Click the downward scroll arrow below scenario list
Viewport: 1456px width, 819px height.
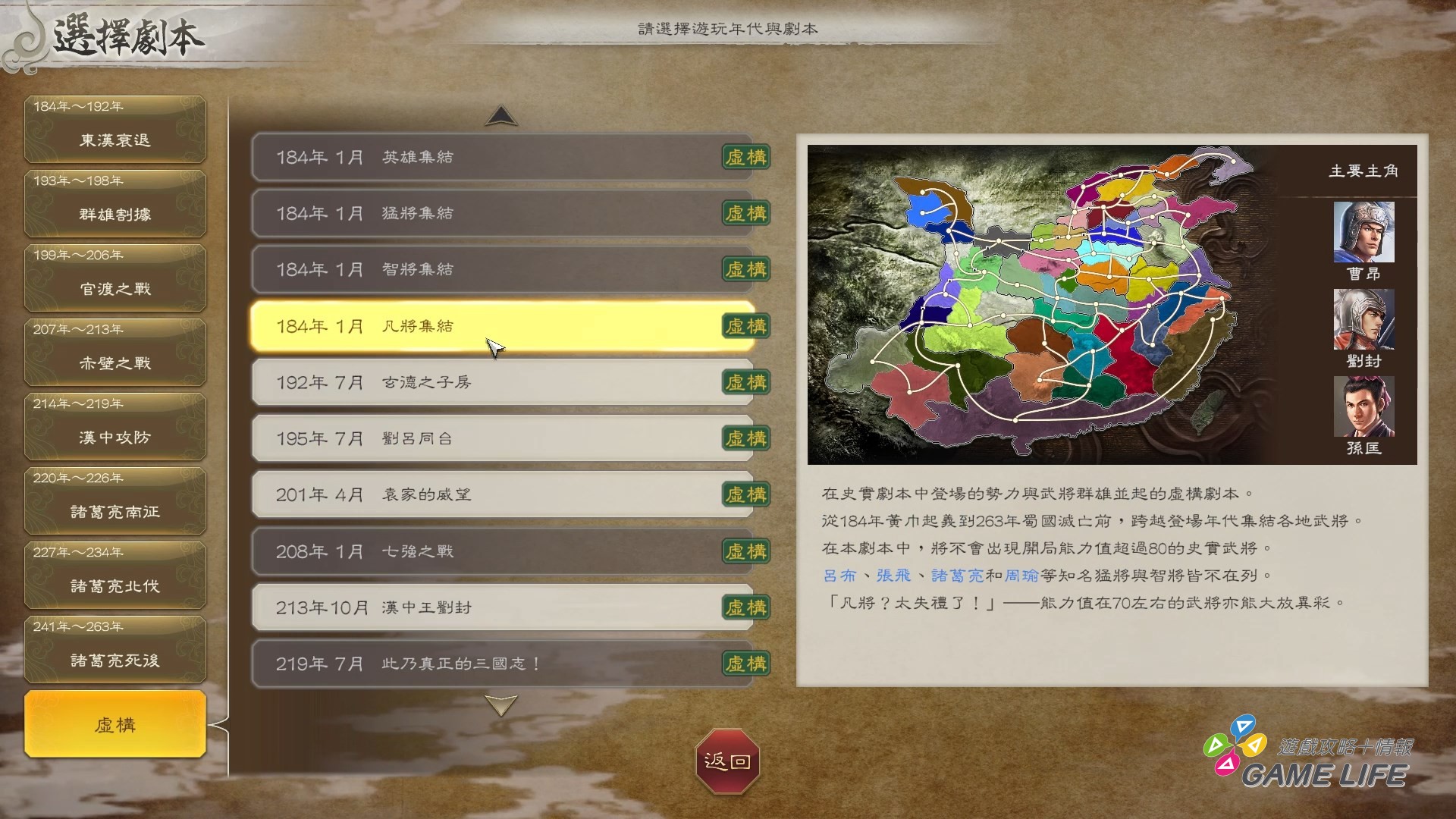pos(500,706)
